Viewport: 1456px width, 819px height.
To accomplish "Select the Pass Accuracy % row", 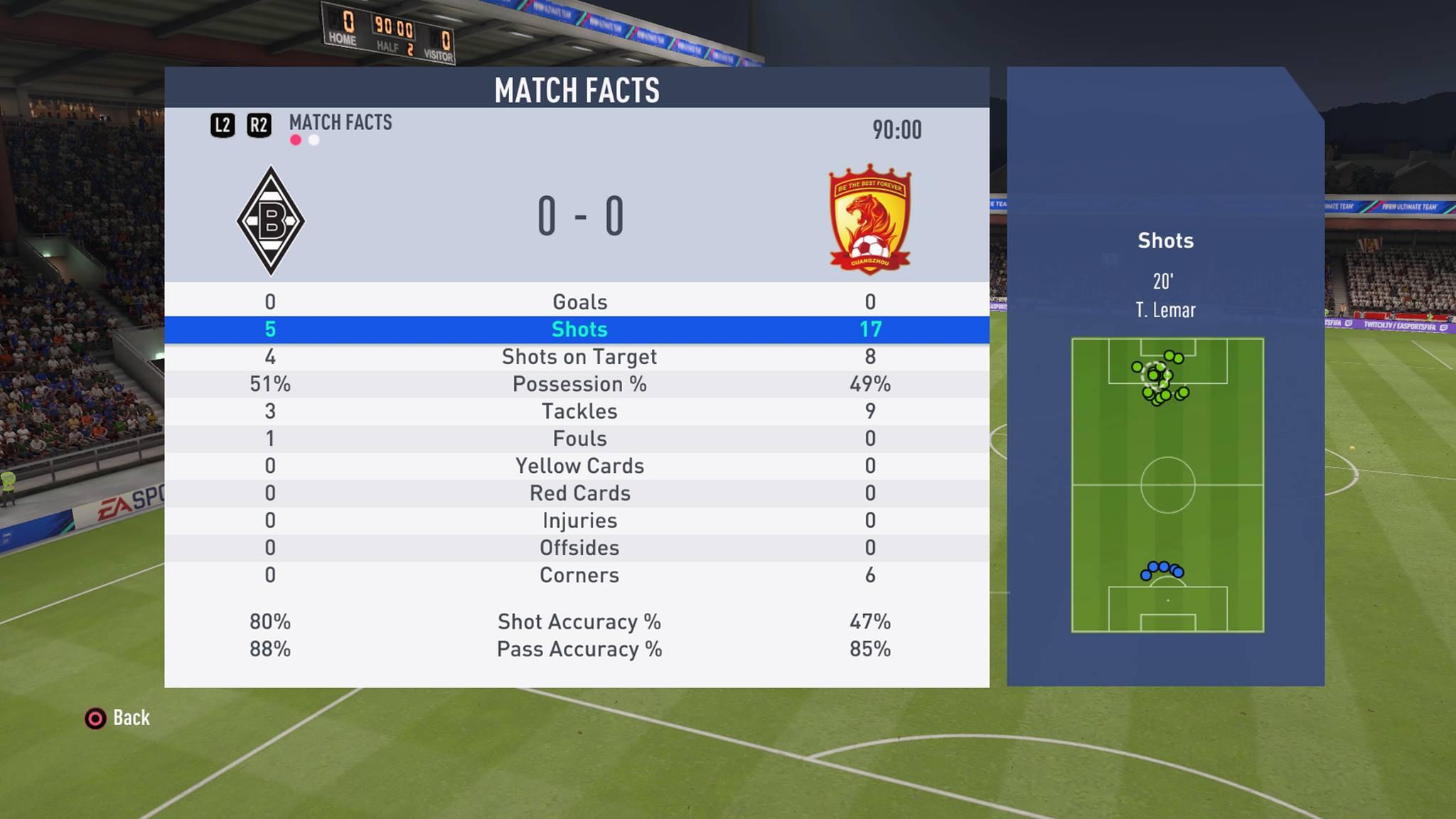I will click(579, 650).
